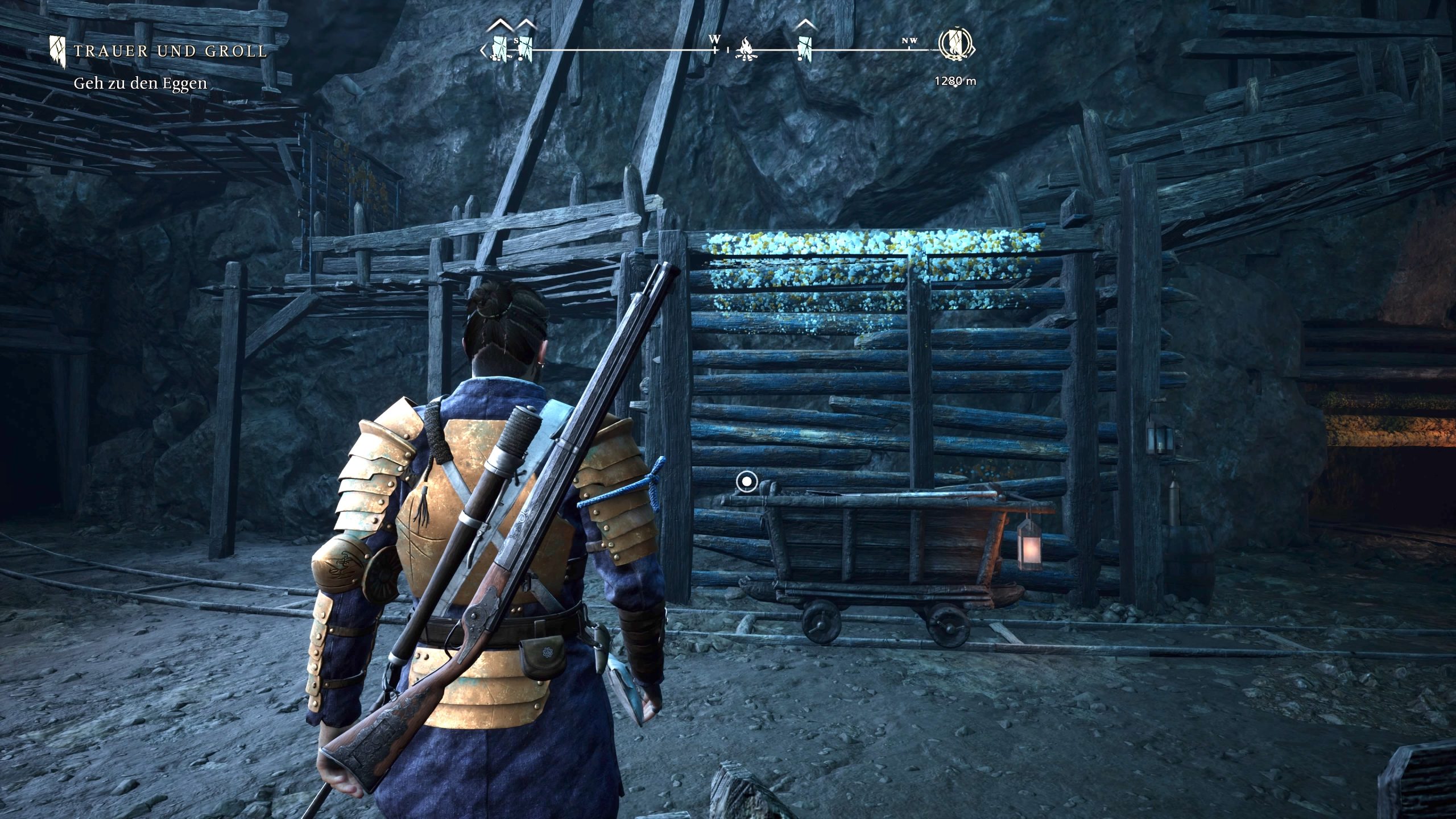This screenshot has width=1456, height=819.
Task: Click the gold-ringed tracked quest compass marker
Action: tap(955, 45)
